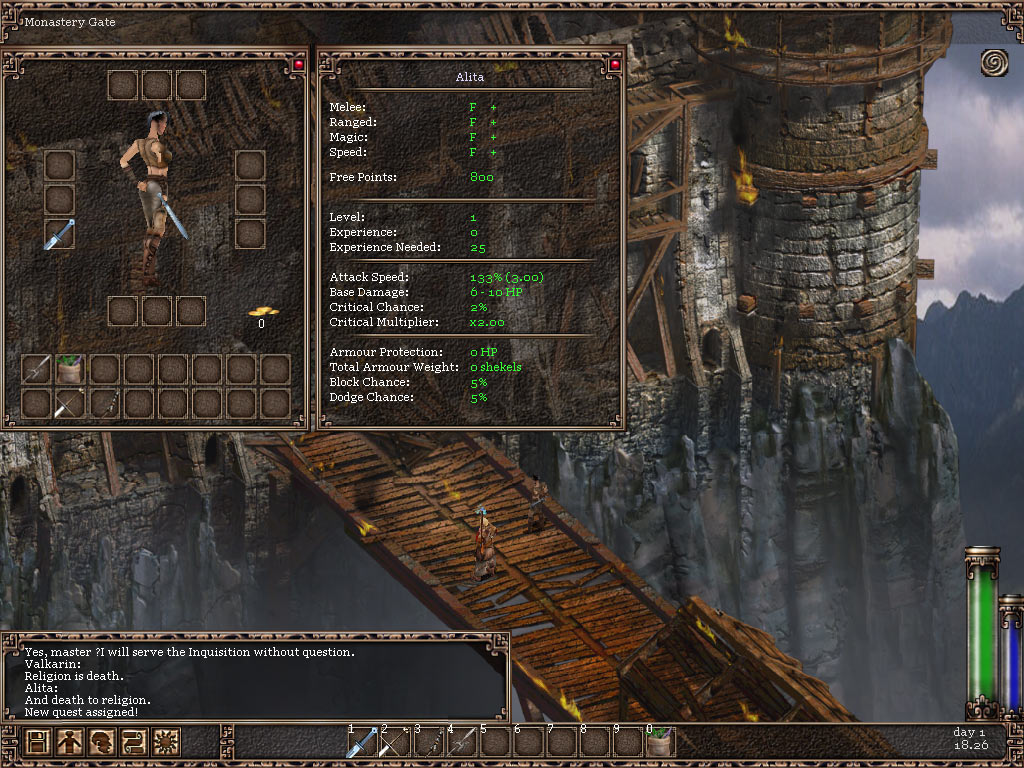Viewport: 1024px width, 768px height.
Task: Pick the spear in the inventory grid
Action: (x=37, y=370)
